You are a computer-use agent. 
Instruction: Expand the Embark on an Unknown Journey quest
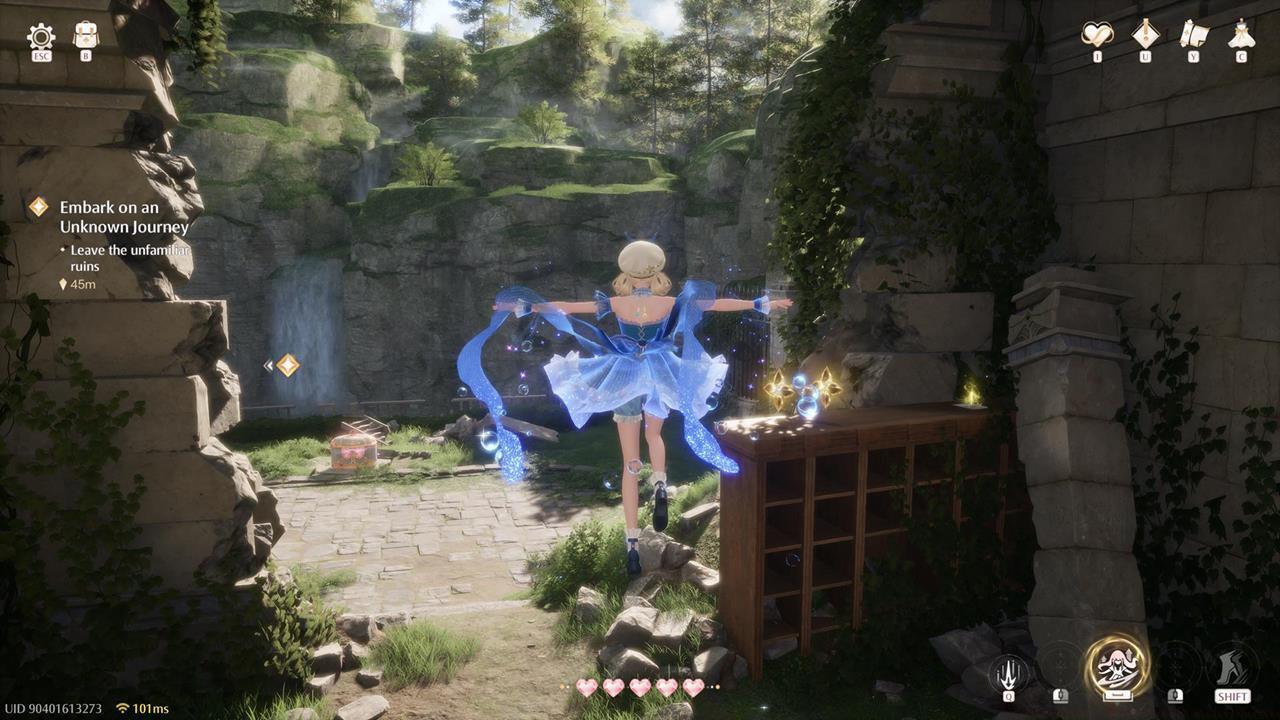coord(38,206)
